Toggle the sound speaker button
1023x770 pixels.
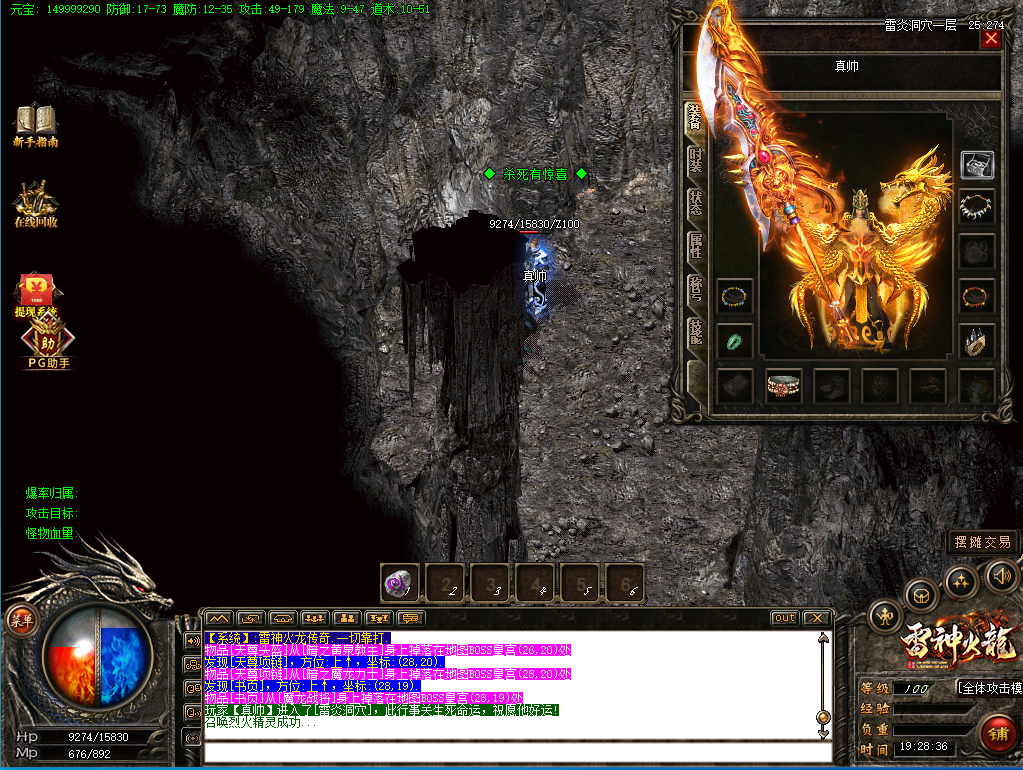click(1001, 575)
